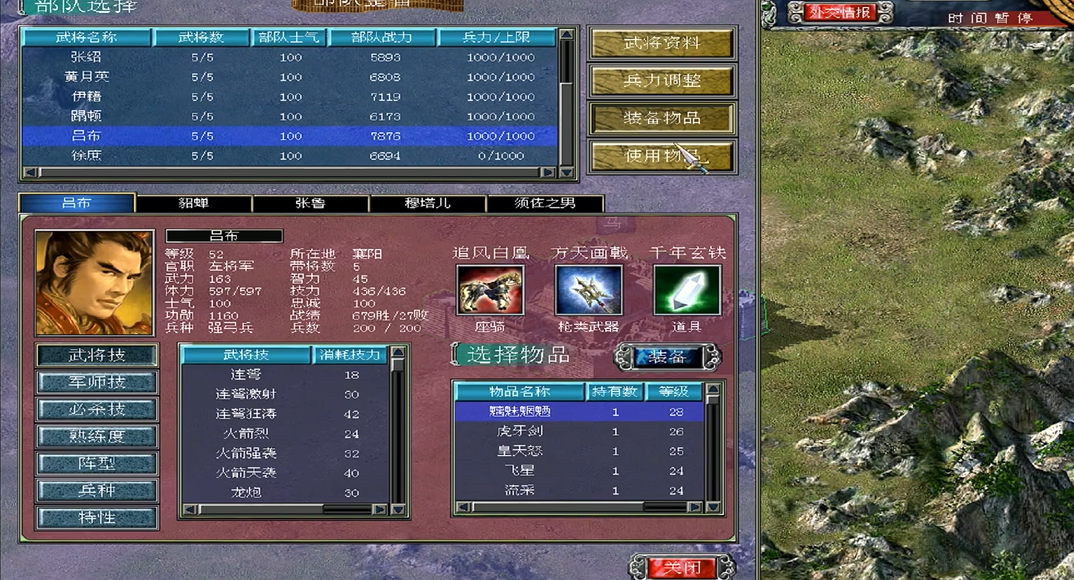1074x580 pixels.
Task: Open the 装备物品 equip items button
Action: click(662, 118)
